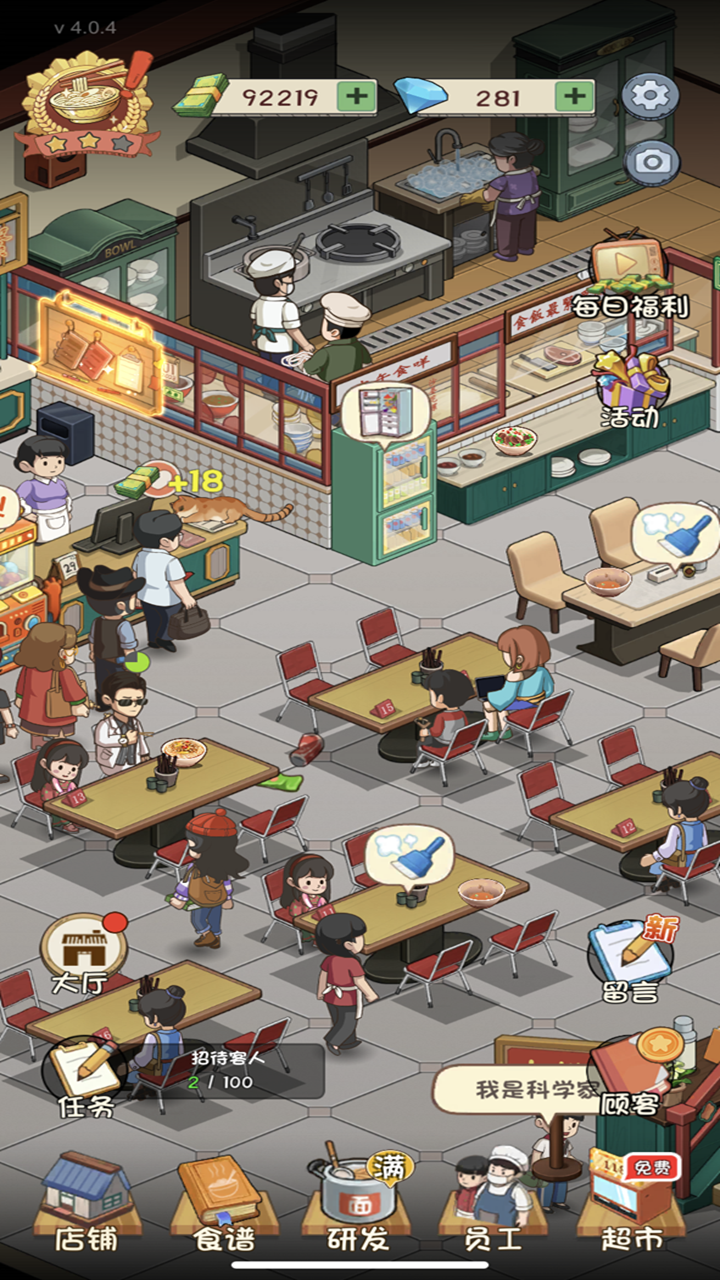The image size is (720, 1280).
Task: Tap the camera screenshot button
Action: point(651,162)
